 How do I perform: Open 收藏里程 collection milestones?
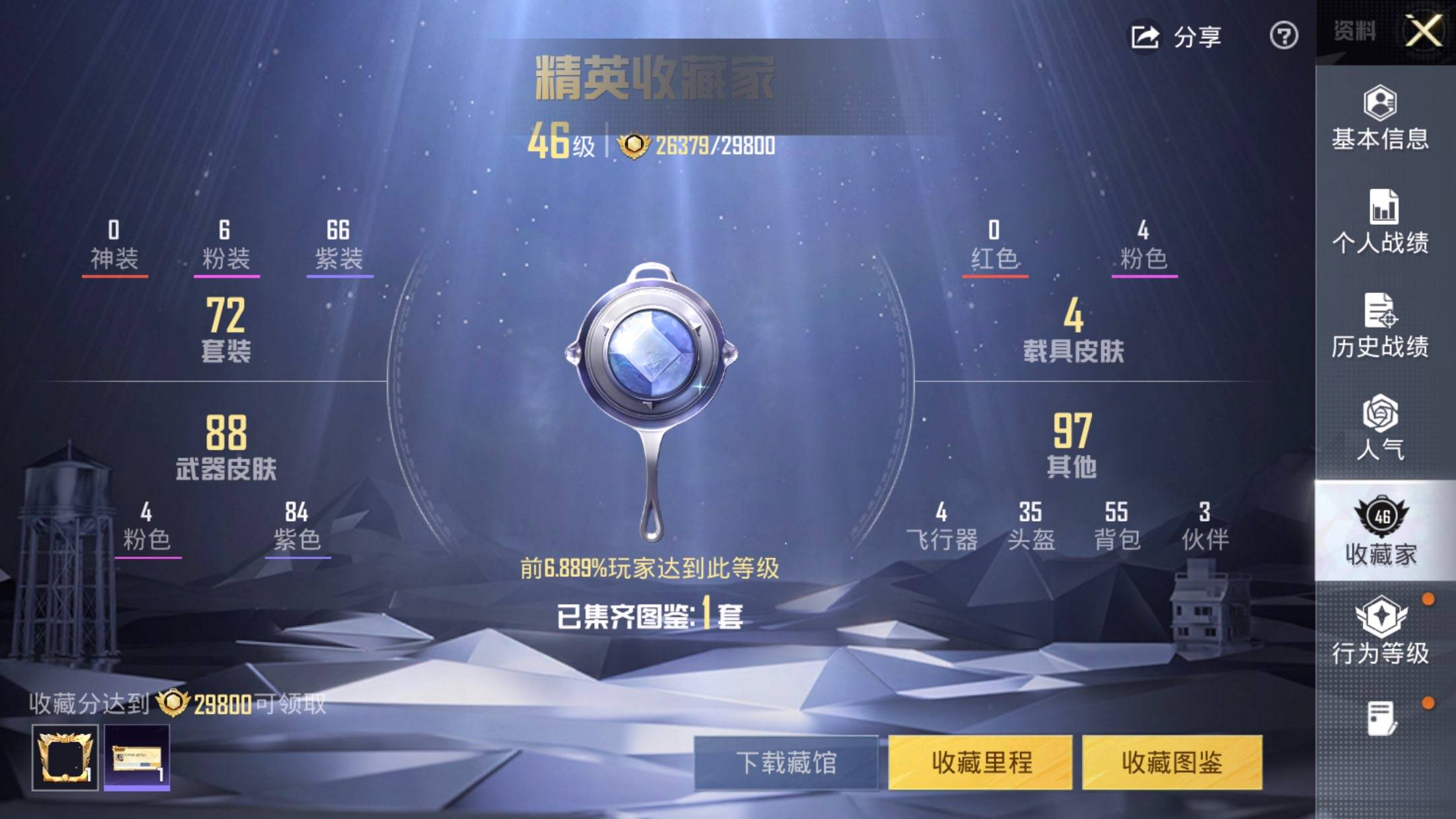point(981,763)
